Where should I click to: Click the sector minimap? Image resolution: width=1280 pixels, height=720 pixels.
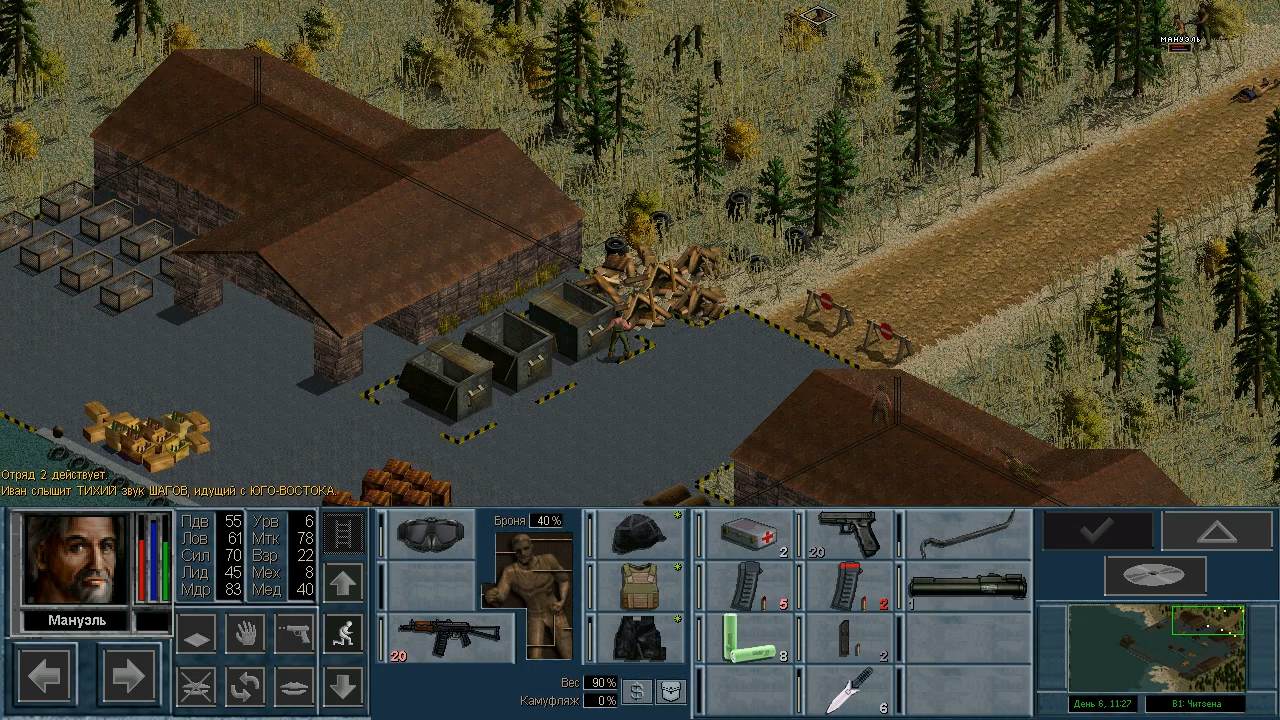click(1158, 647)
